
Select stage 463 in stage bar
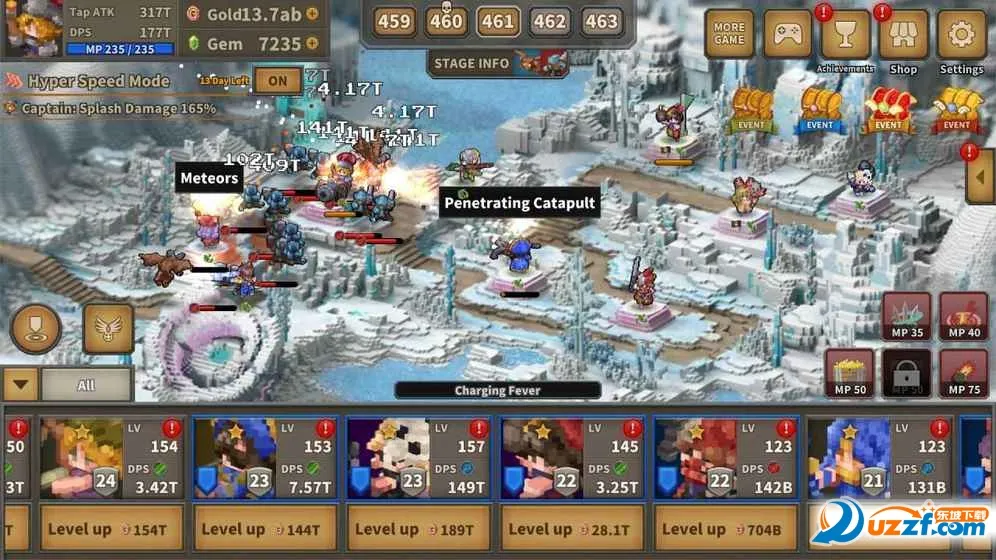(x=601, y=21)
